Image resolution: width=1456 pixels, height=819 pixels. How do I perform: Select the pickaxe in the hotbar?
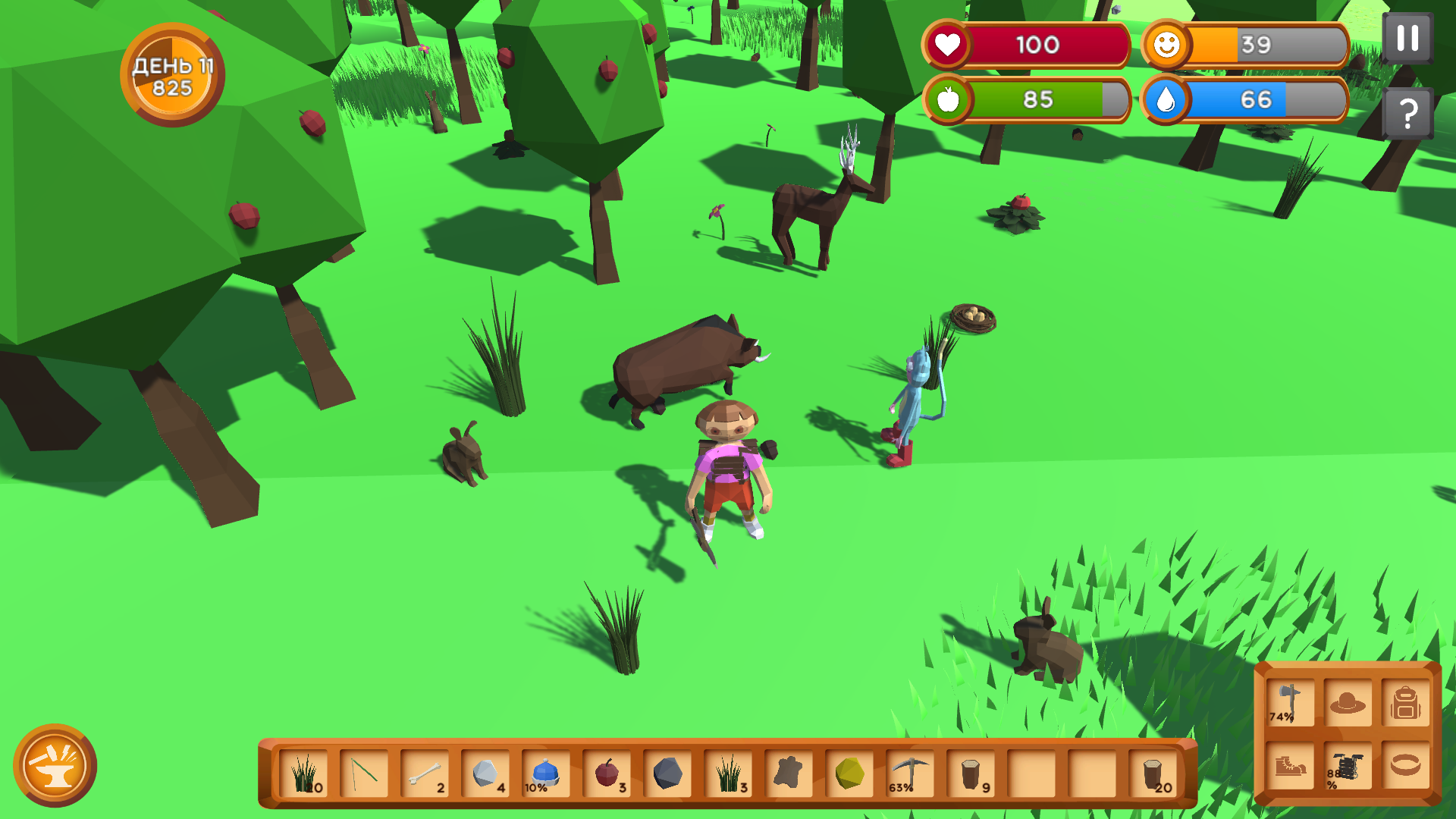pyautogui.click(x=910, y=773)
